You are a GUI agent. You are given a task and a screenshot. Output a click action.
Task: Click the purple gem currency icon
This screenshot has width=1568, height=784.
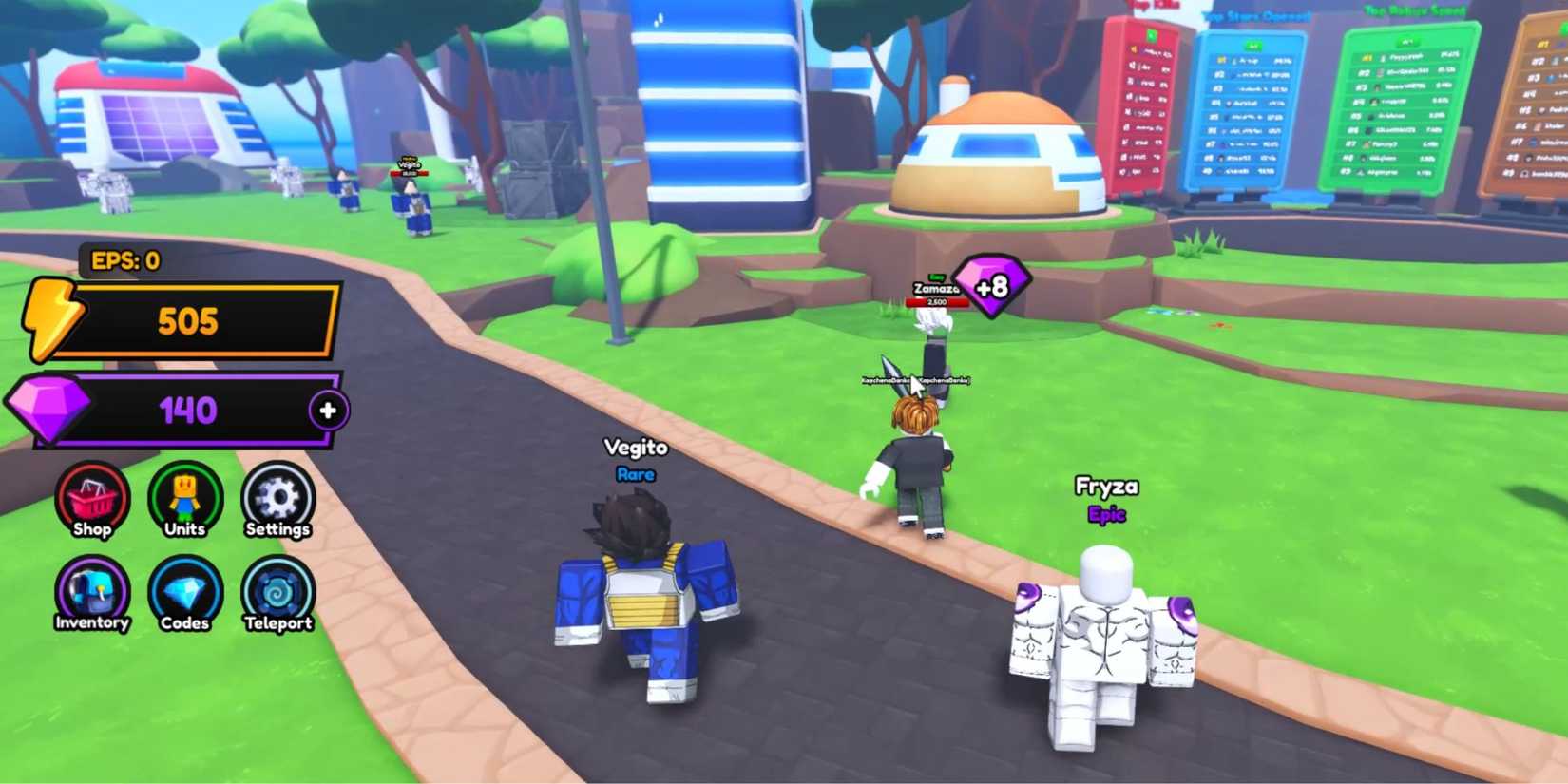pos(49,409)
